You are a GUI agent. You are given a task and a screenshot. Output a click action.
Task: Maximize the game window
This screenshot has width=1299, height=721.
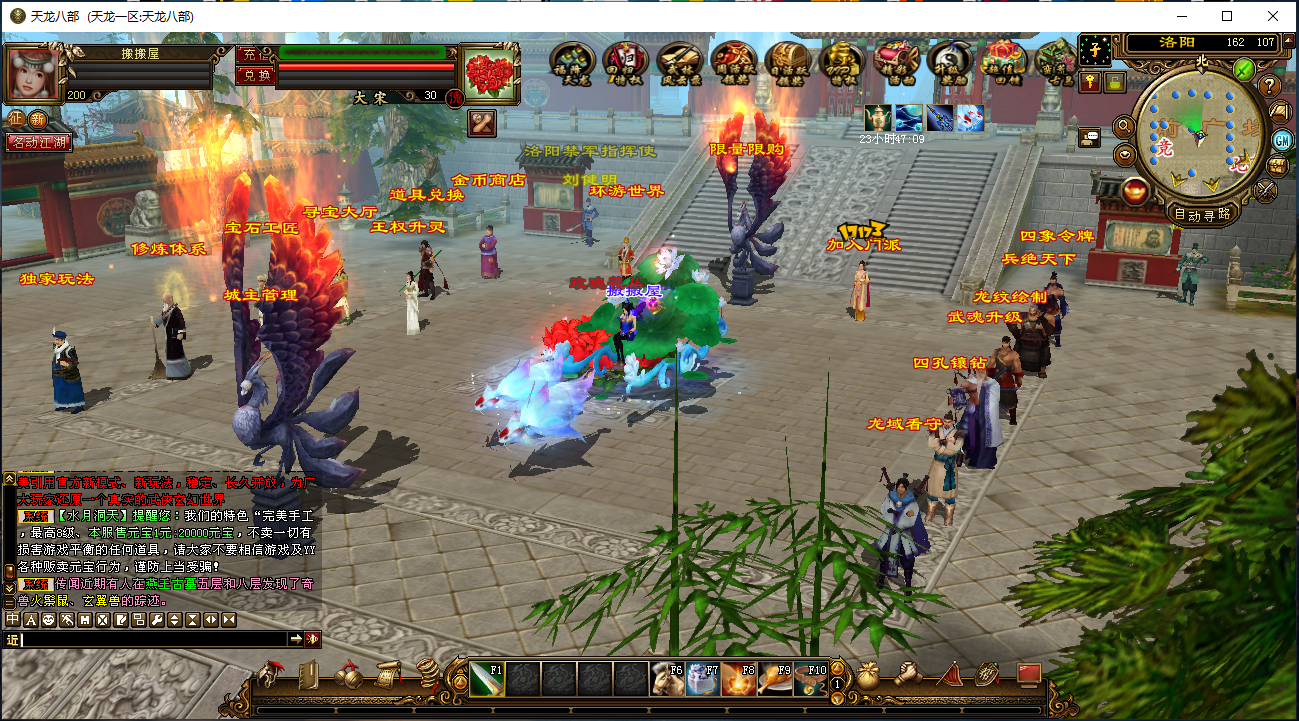coord(1227,16)
